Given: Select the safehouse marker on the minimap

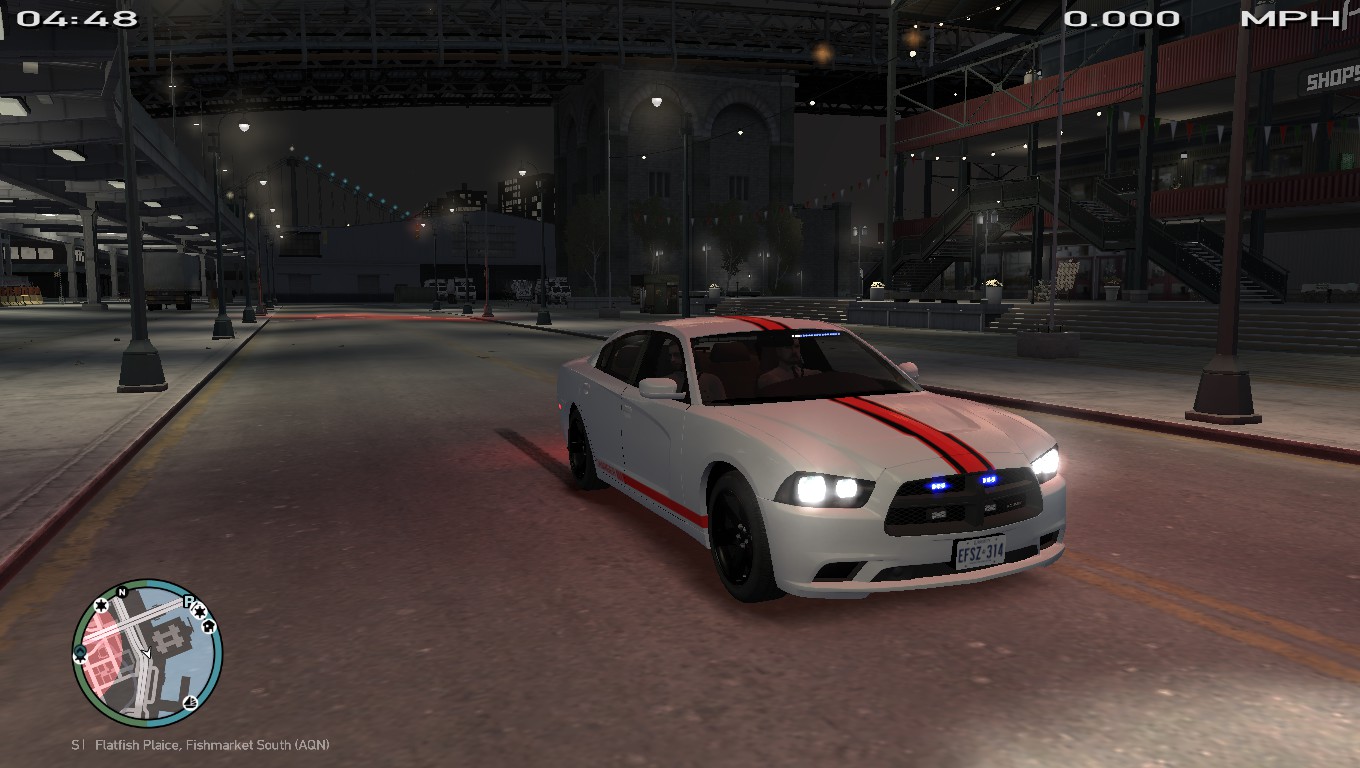Looking at the screenshot, I should point(208,626).
